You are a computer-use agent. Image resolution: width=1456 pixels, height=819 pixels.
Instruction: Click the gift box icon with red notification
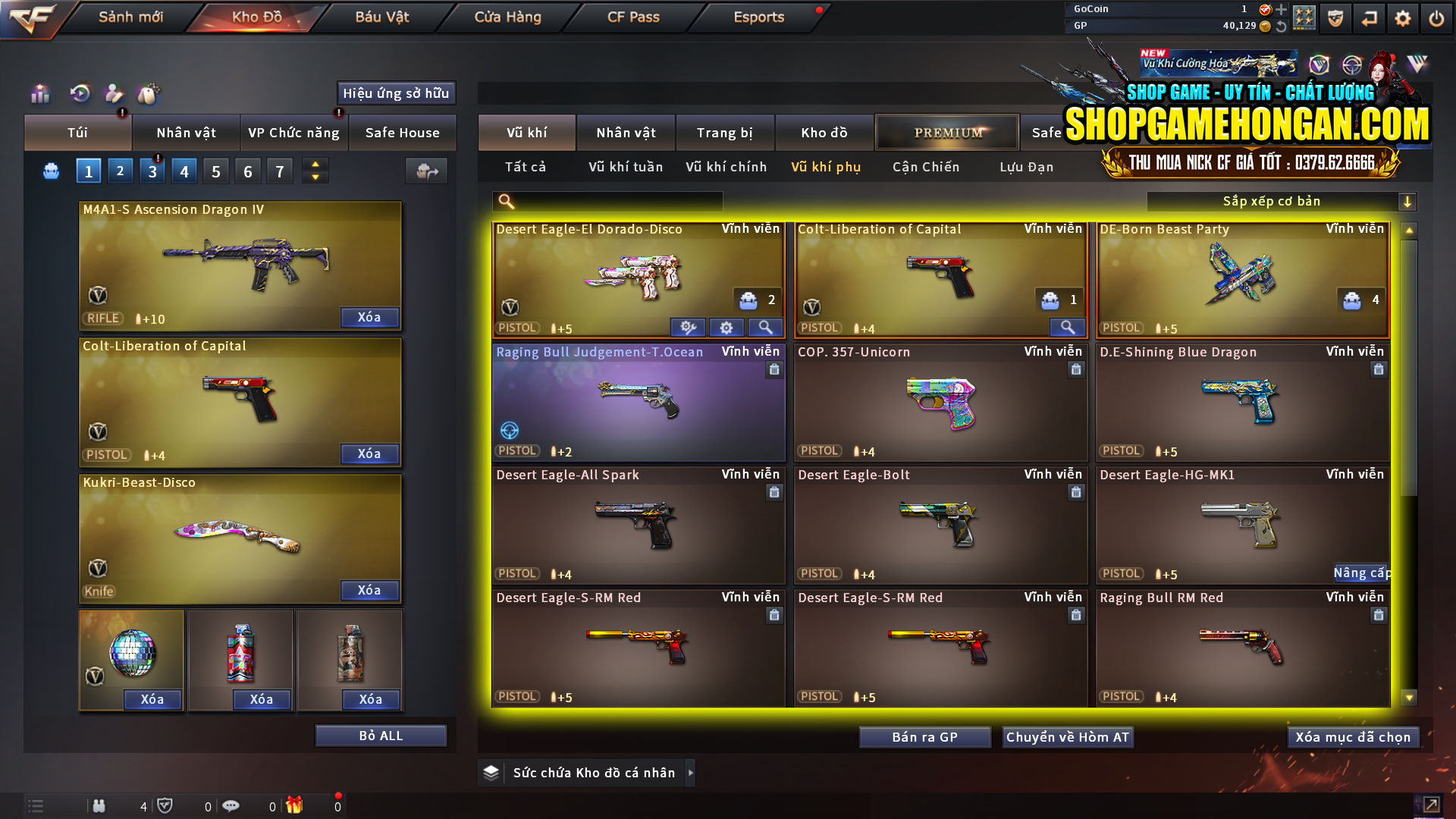click(295, 806)
